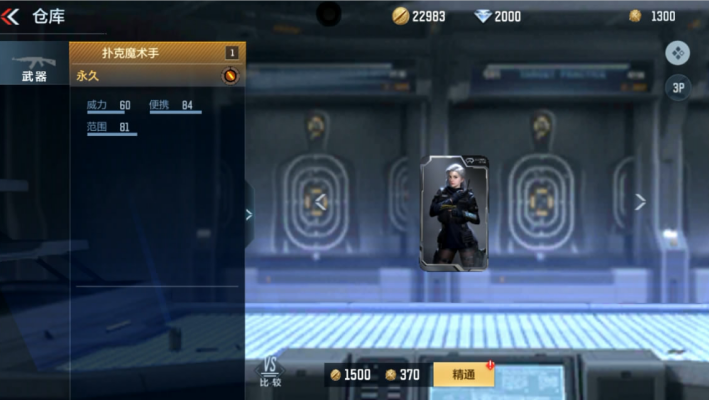Open the gold coin balance showing 22983
This screenshot has width=709, height=400.
pyautogui.click(x=419, y=16)
